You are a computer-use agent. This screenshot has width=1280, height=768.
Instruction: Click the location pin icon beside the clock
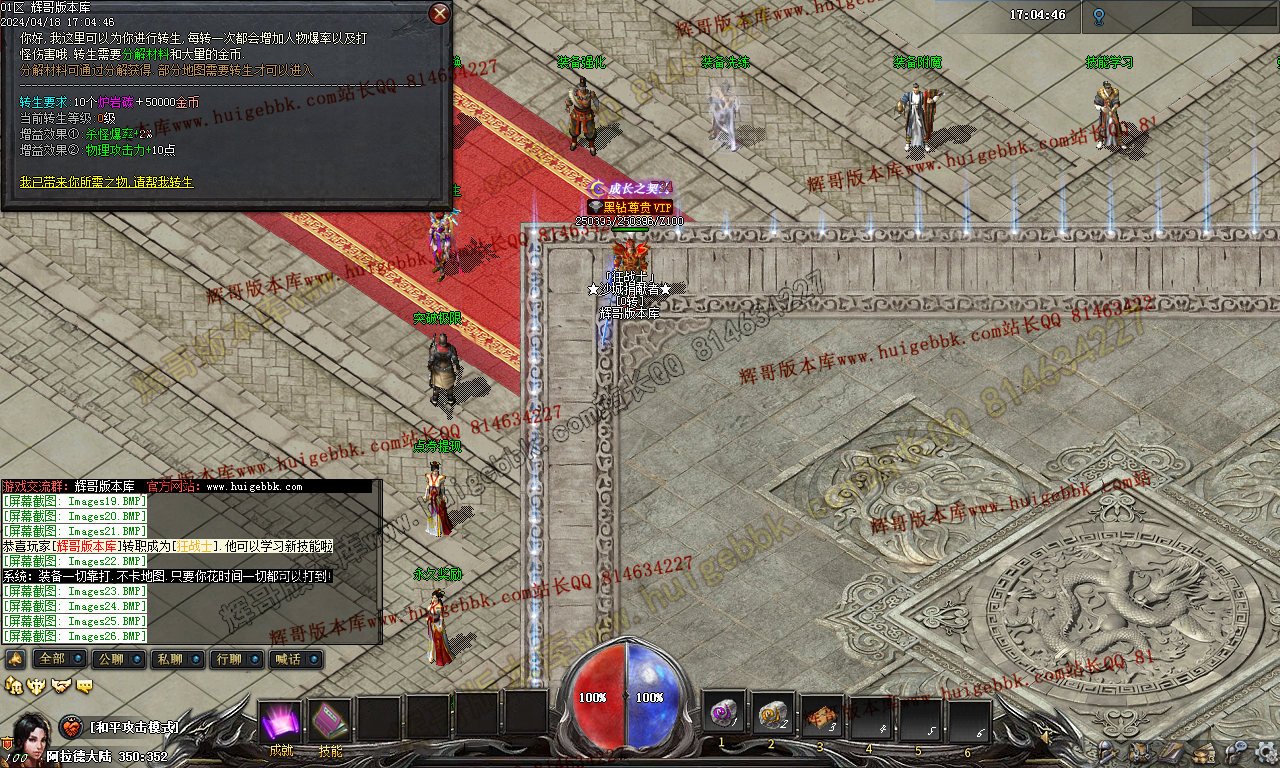1098,16
